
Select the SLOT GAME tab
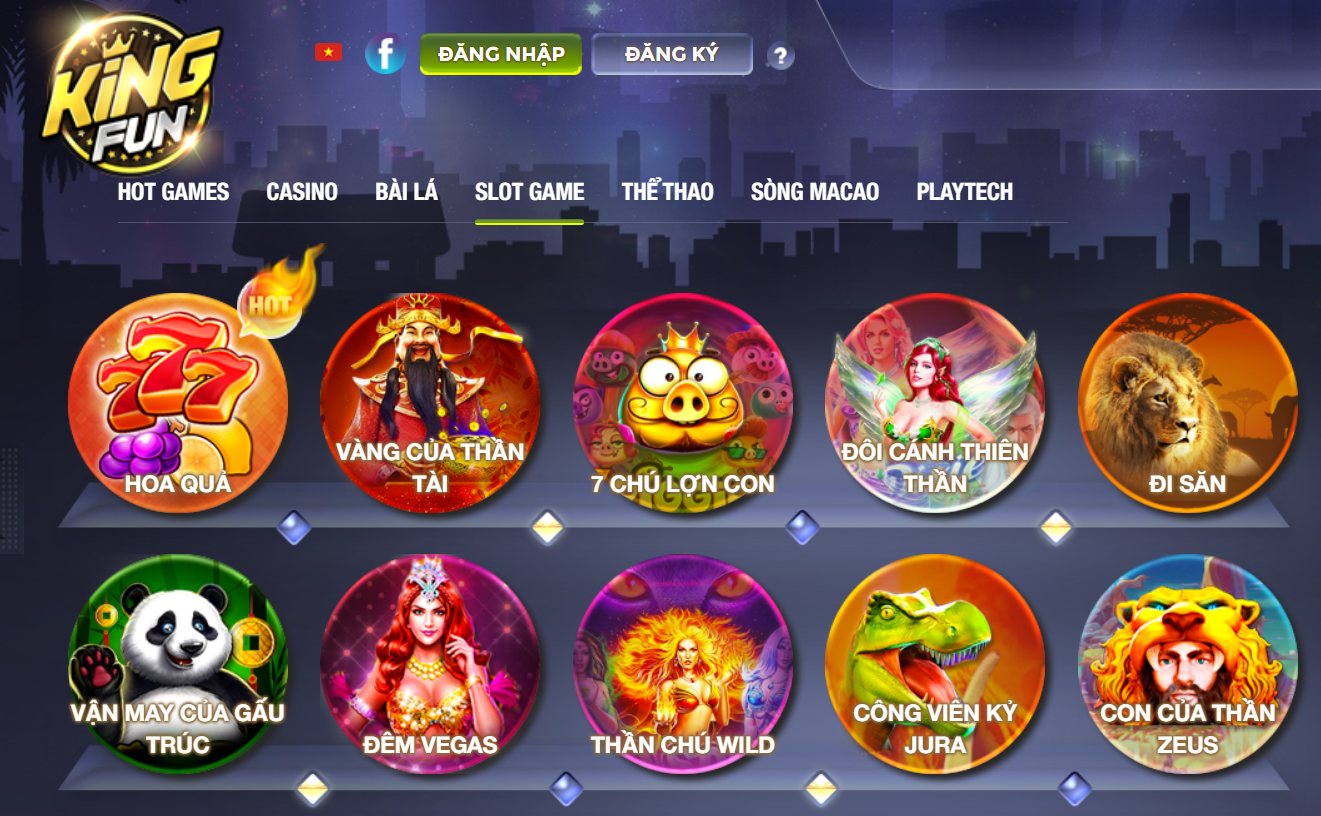[529, 192]
